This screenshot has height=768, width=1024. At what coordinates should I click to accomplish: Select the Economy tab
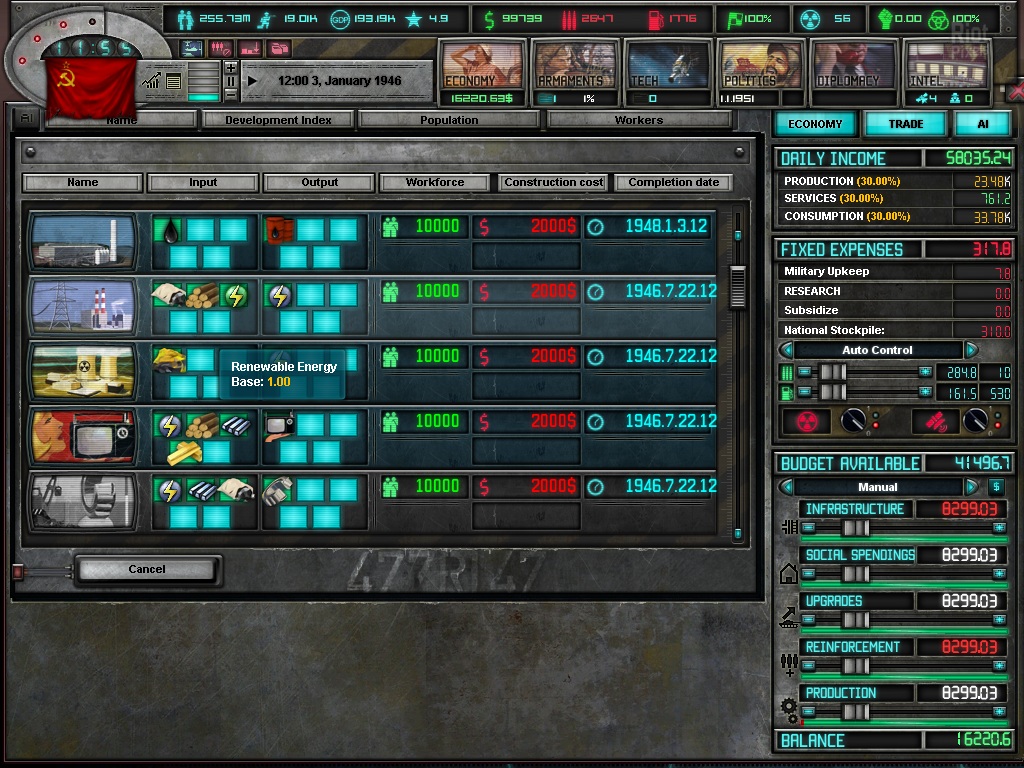(x=815, y=124)
